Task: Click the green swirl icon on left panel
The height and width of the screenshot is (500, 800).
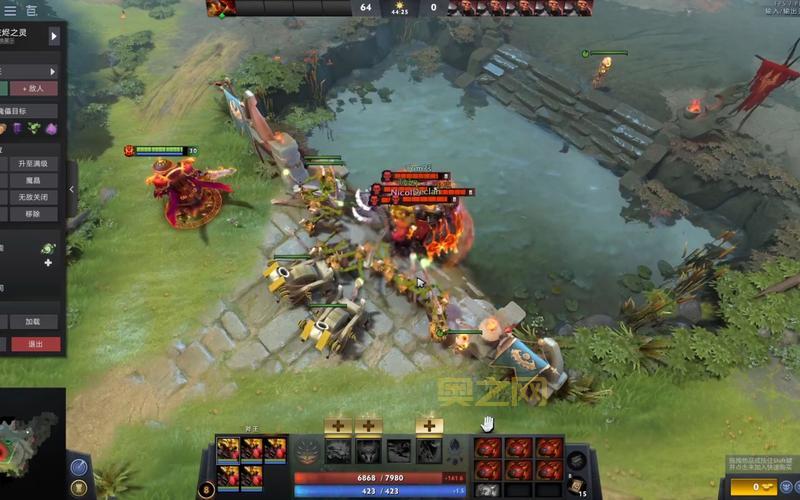Action: click(x=47, y=247)
